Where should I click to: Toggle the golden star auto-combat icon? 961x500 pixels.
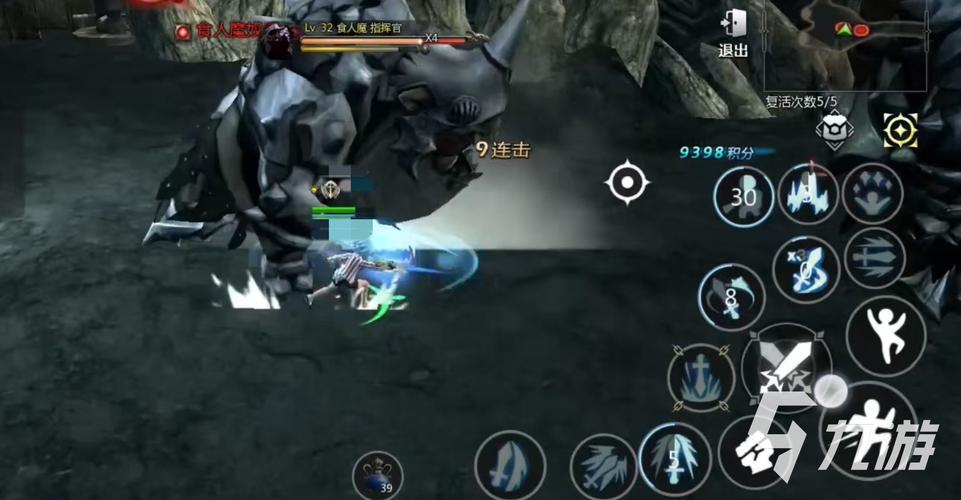(900, 130)
